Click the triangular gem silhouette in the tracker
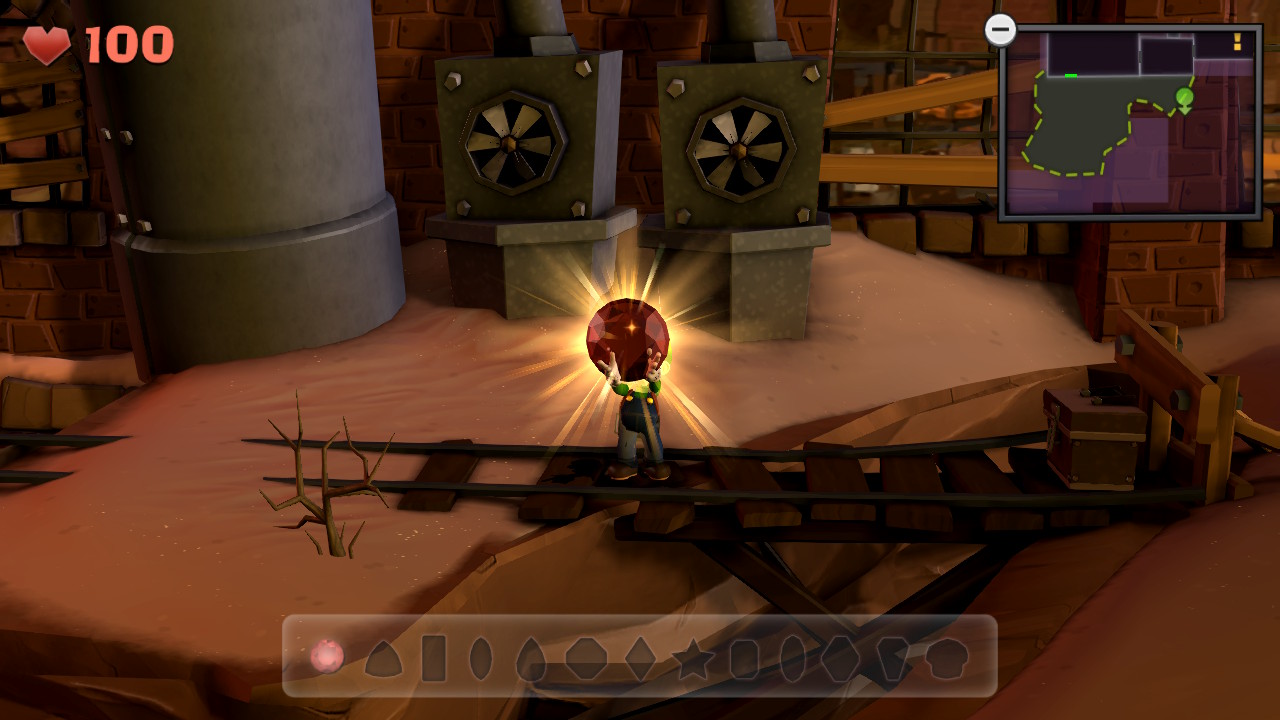This screenshot has height=720, width=1280. coord(384,660)
